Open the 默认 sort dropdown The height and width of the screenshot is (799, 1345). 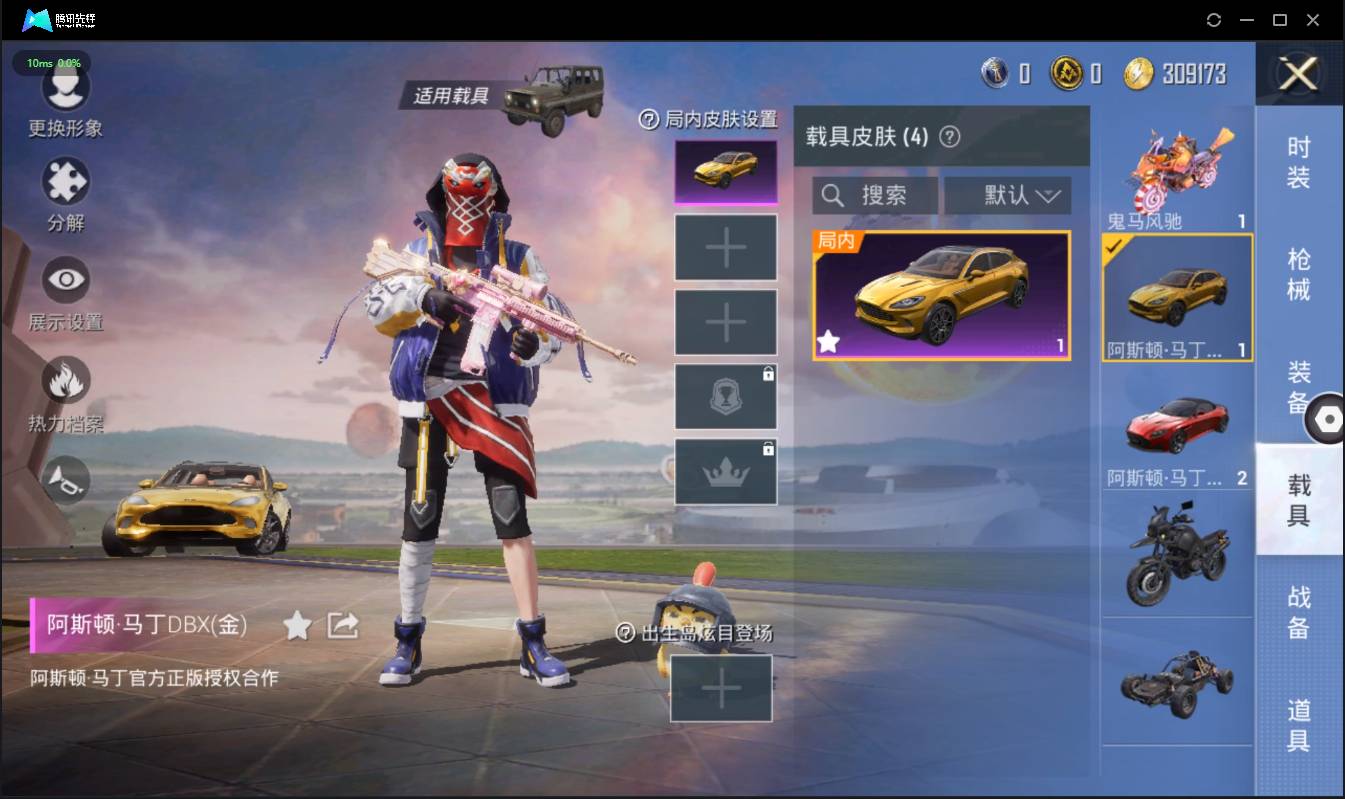click(1007, 195)
